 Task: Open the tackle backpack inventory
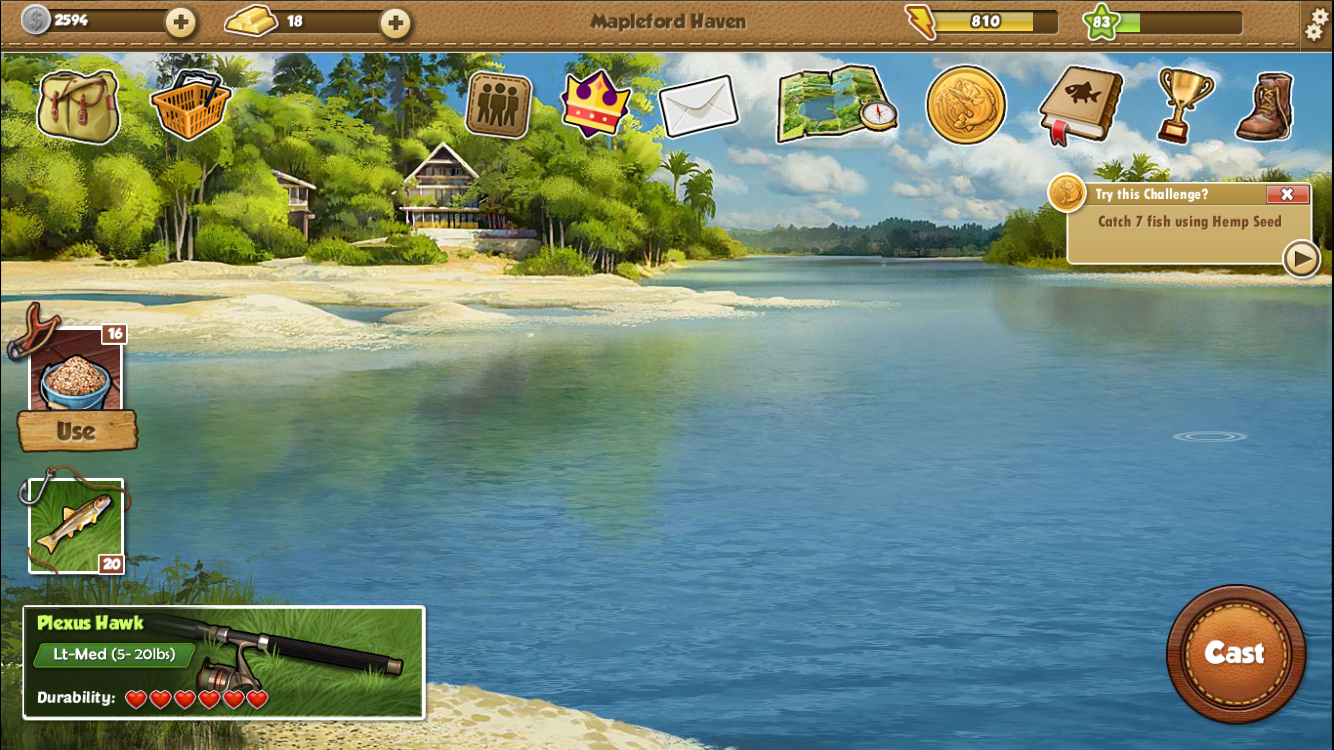tap(79, 103)
